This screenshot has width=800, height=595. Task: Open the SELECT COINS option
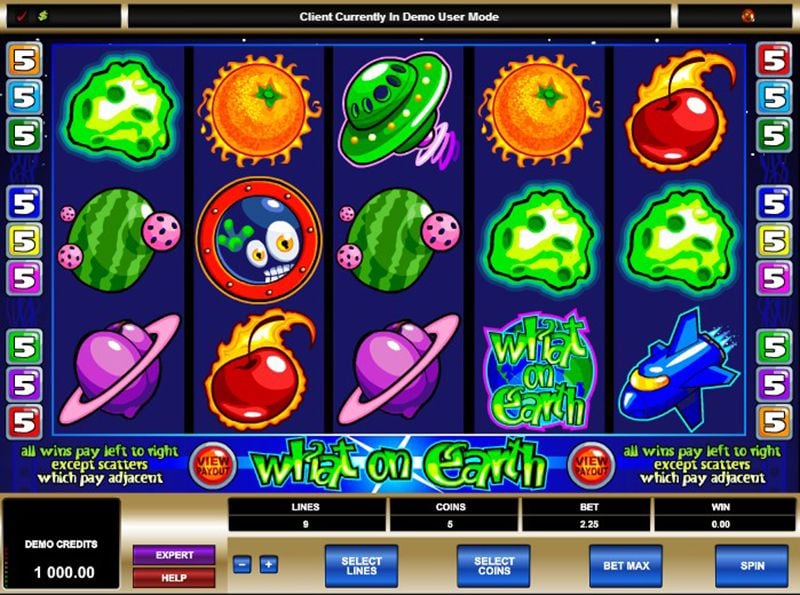[493, 565]
